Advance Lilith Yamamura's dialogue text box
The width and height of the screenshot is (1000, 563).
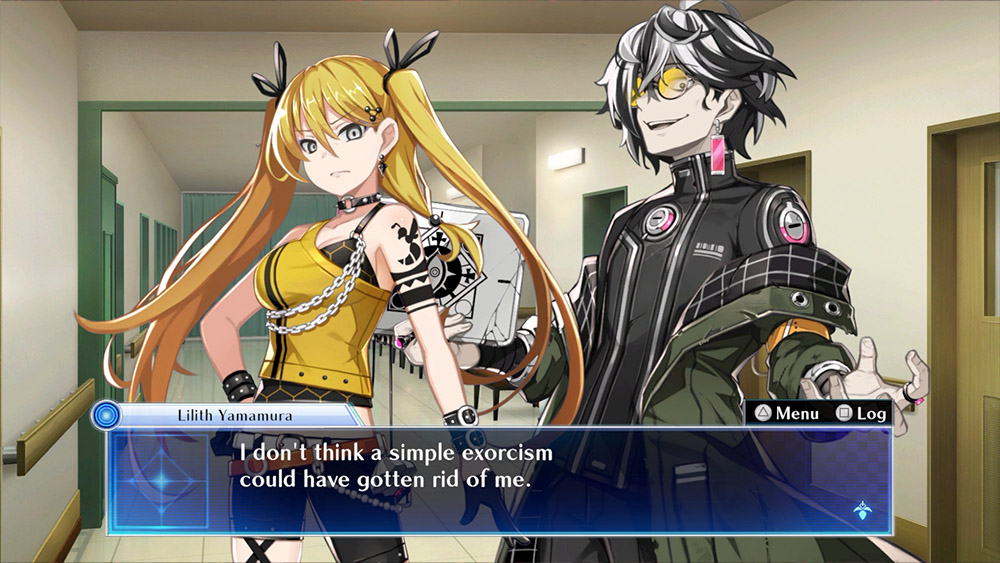tap(500, 480)
